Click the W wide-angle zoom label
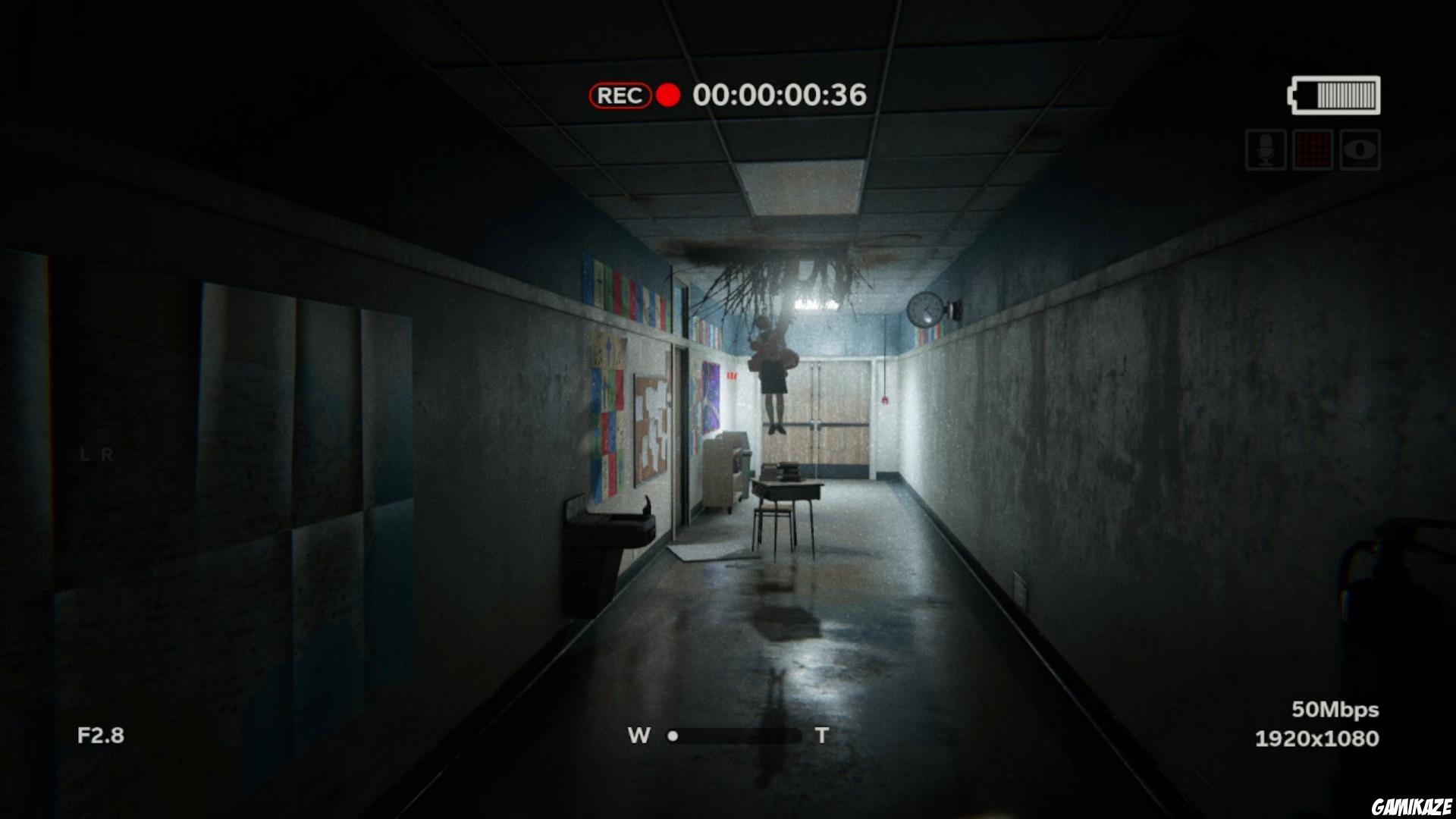The height and width of the screenshot is (819, 1456). coord(638,735)
